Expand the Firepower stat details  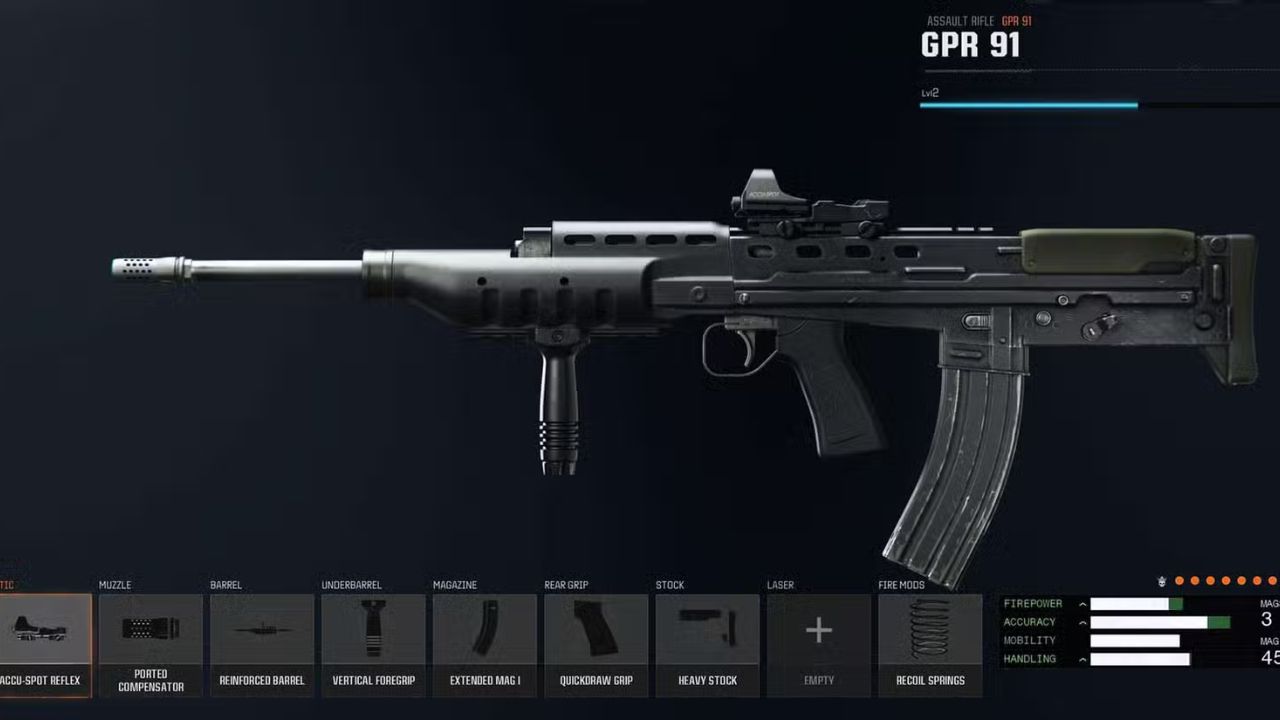pyautogui.click(x=1082, y=604)
